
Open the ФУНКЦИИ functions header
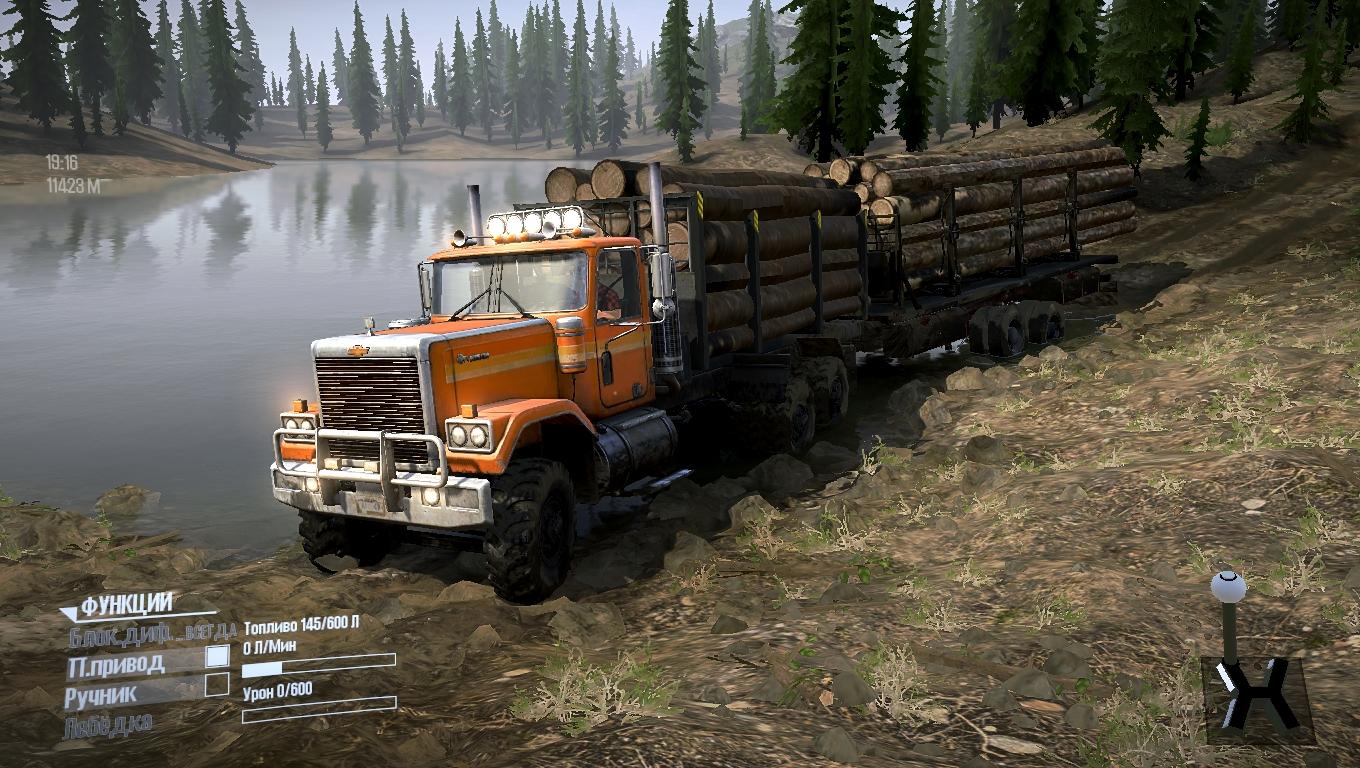click(127, 605)
